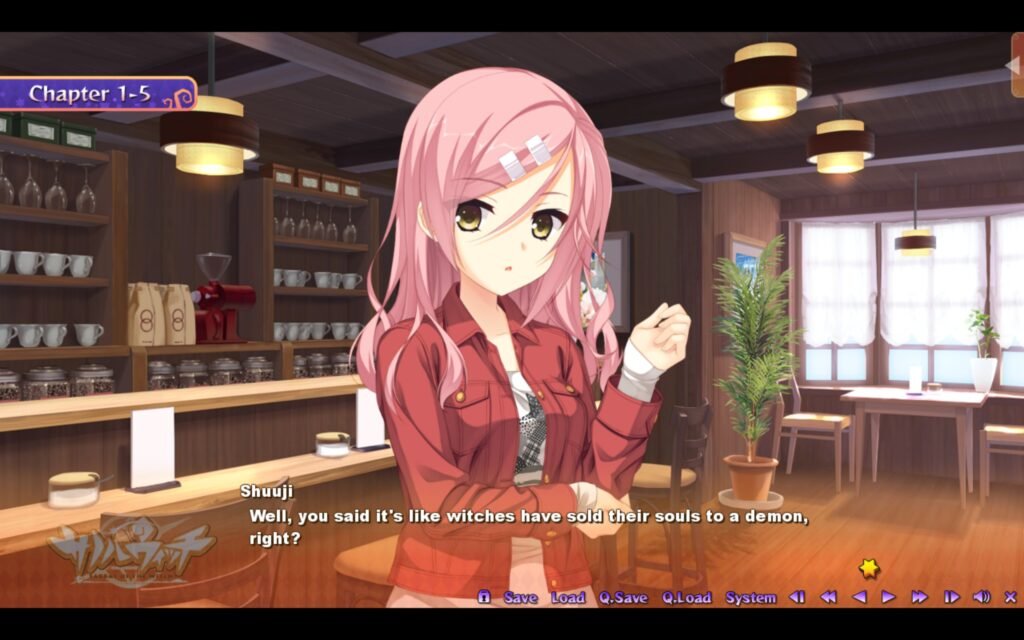1024x640 pixels.
Task: Quick save with Q.Save
Action: point(623,597)
